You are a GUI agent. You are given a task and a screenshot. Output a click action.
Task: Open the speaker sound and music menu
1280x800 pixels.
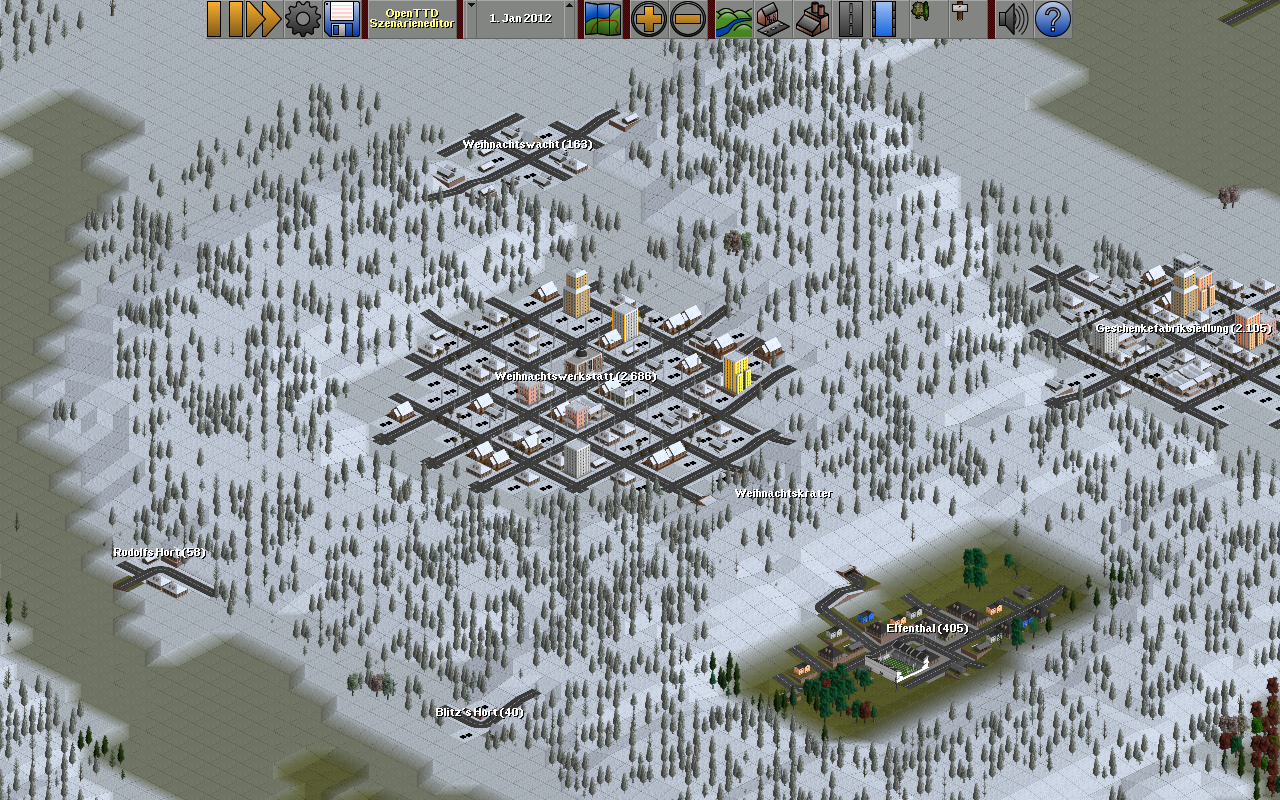(1012, 19)
